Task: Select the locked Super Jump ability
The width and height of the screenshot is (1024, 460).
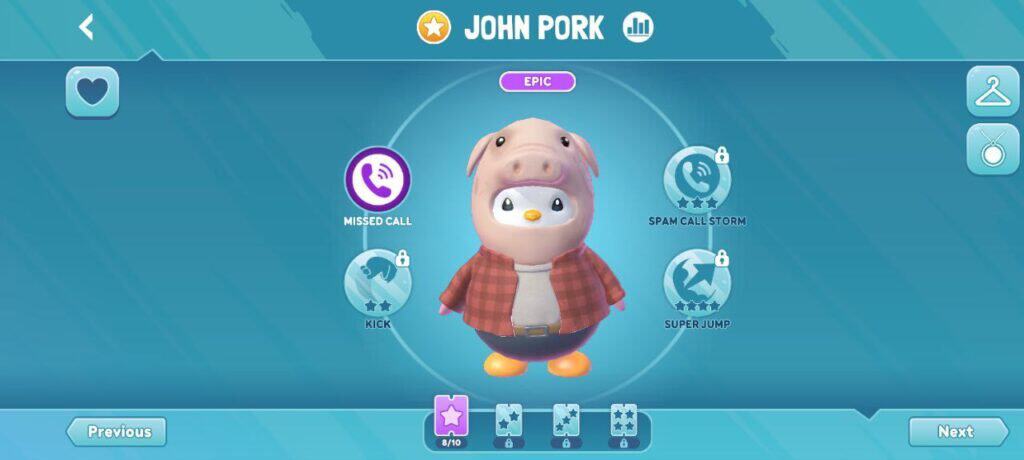Action: click(696, 282)
